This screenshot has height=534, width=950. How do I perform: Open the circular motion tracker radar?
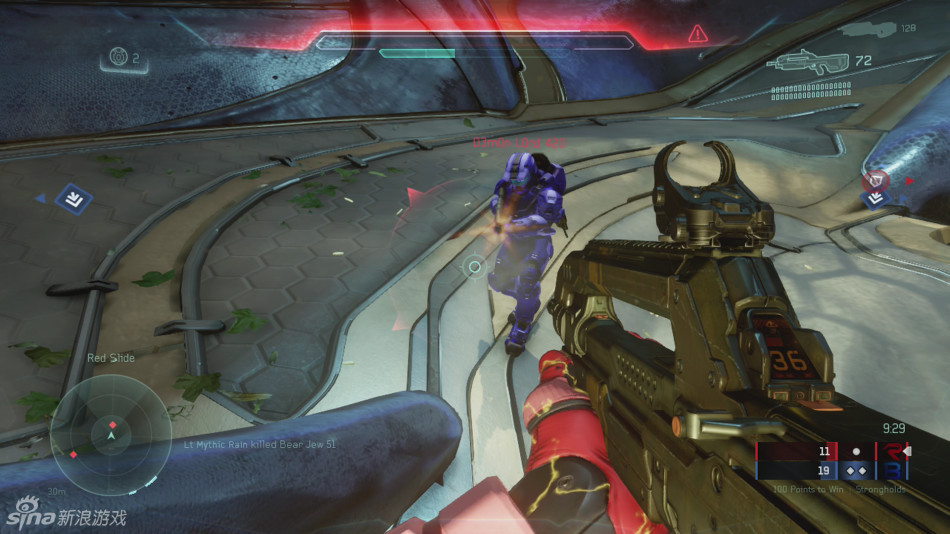coord(110,432)
